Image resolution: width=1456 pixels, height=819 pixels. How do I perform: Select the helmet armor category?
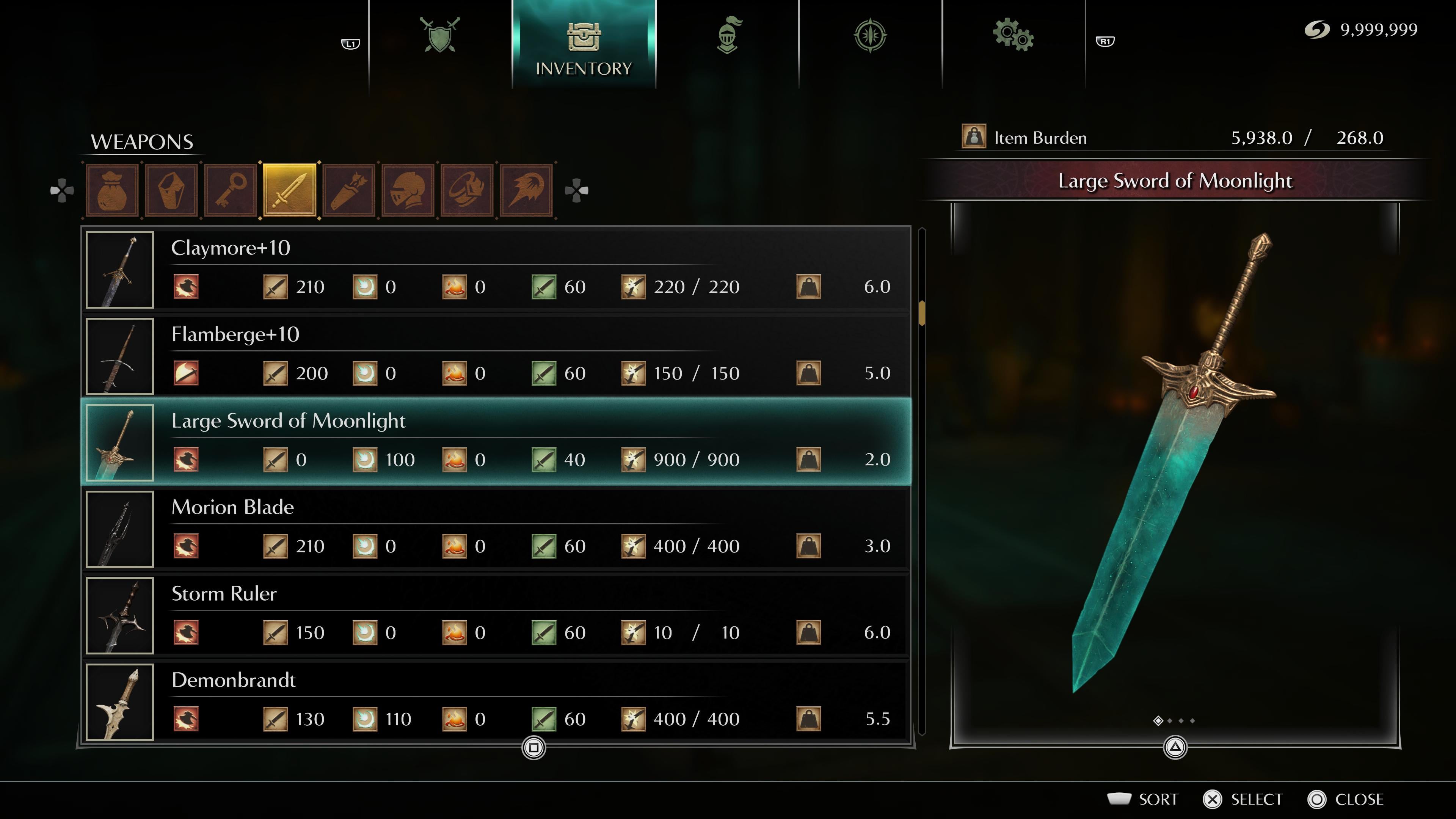(408, 190)
